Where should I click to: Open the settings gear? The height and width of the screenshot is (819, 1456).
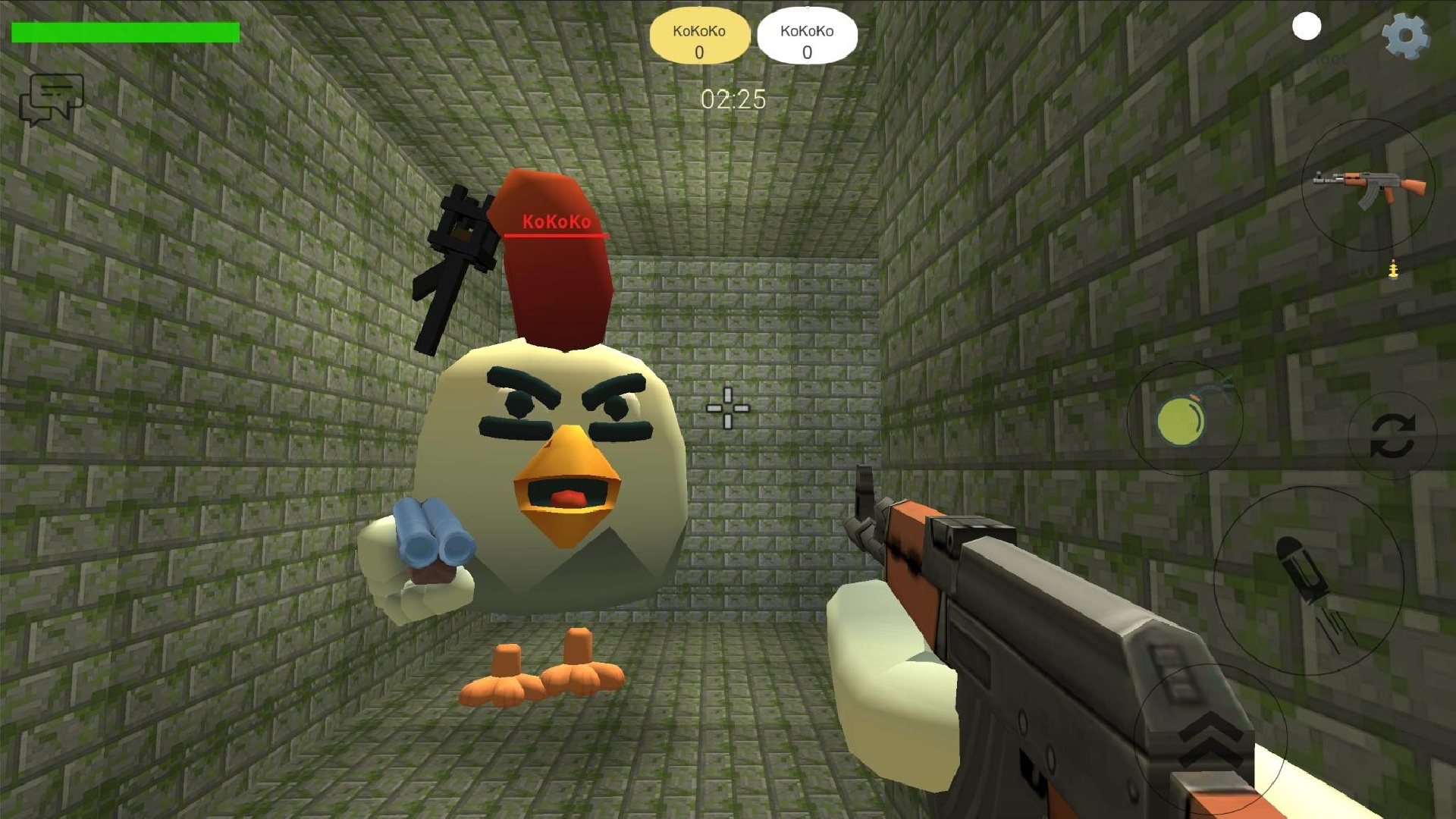[1407, 36]
